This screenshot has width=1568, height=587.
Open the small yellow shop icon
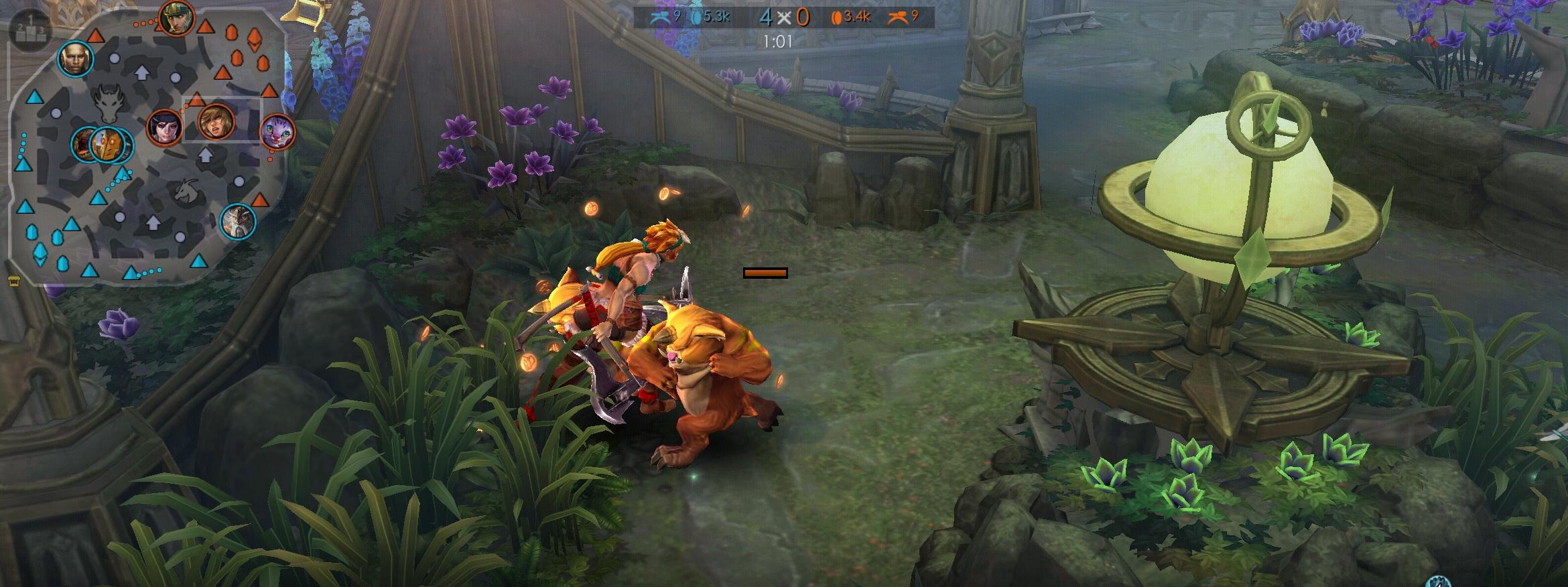(13, 282)
